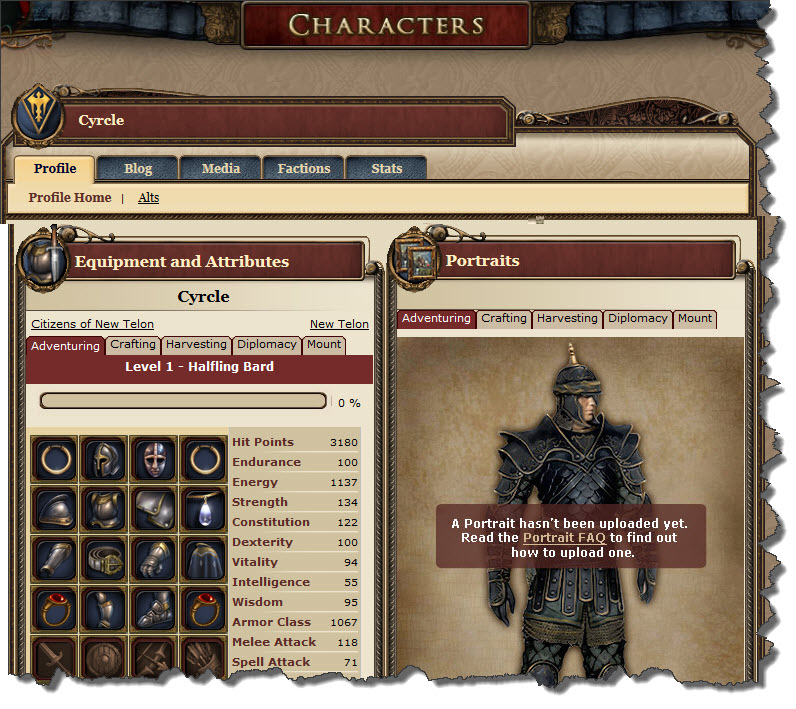Select the crystal pendant necklace slot
Viewport: 796px width, 709px height.
(204, 508)
